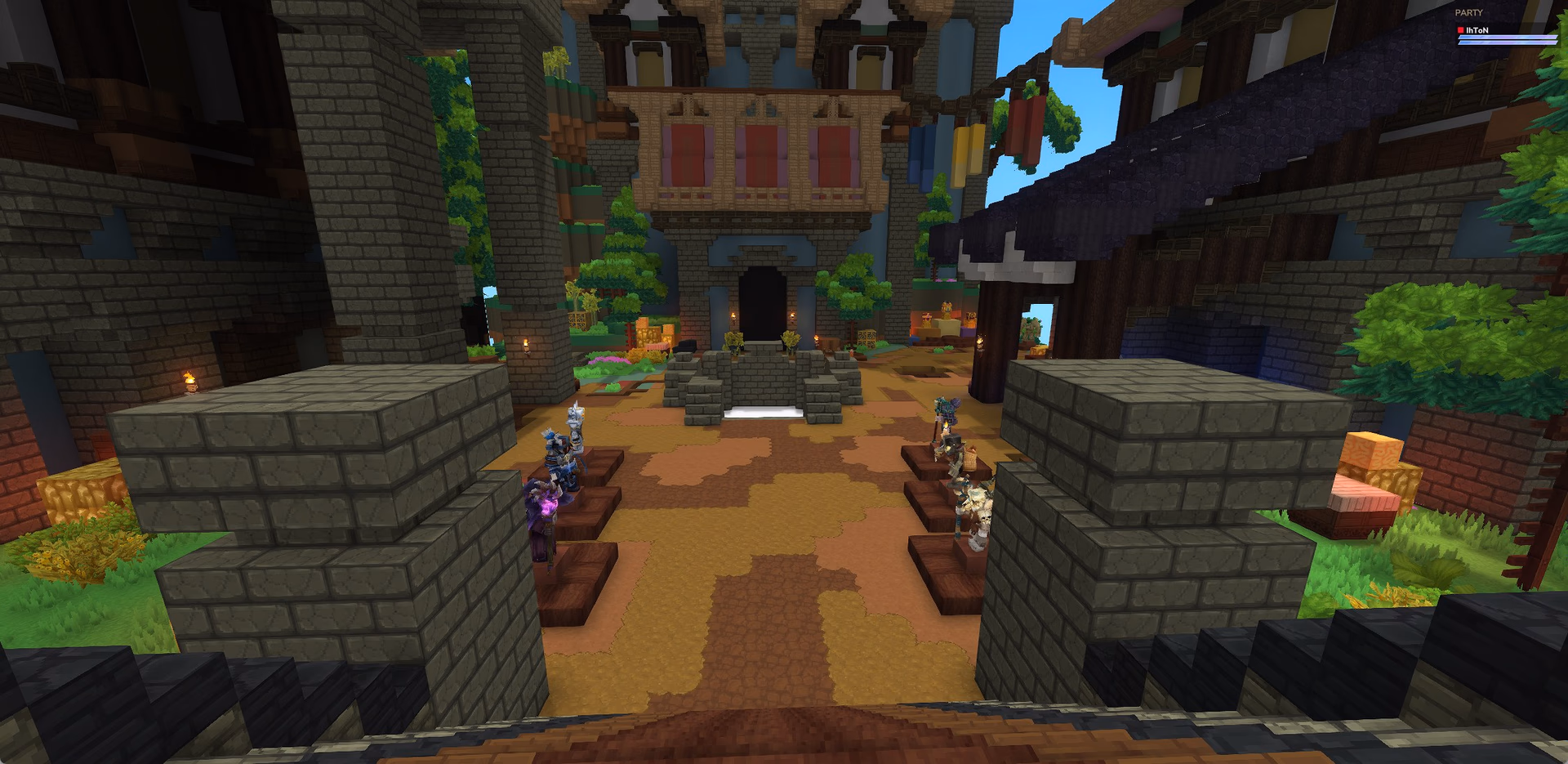Click the red status square beside IhToN
Screen dimensions: 1568x764
pyautogui.click(x=1460, y=30)
